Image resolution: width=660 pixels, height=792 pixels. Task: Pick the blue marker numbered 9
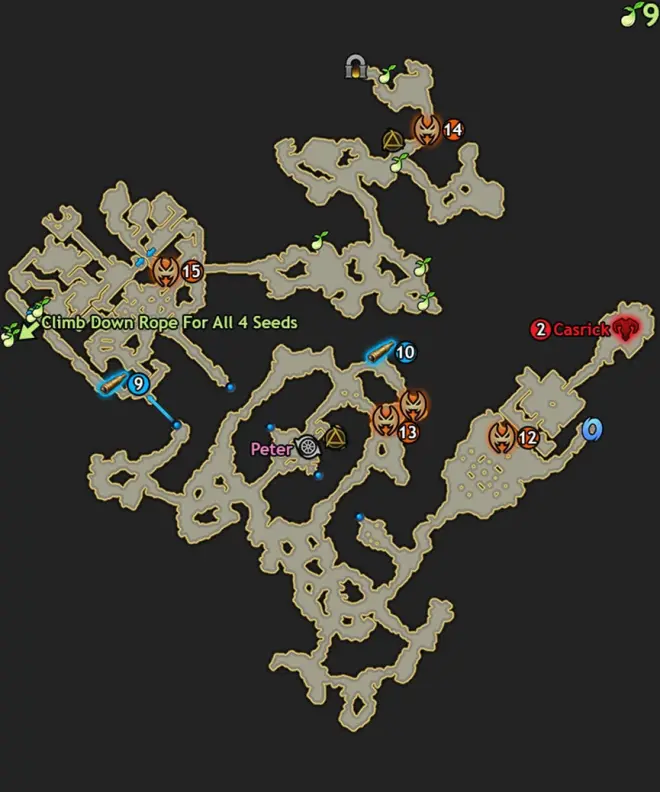137,383
